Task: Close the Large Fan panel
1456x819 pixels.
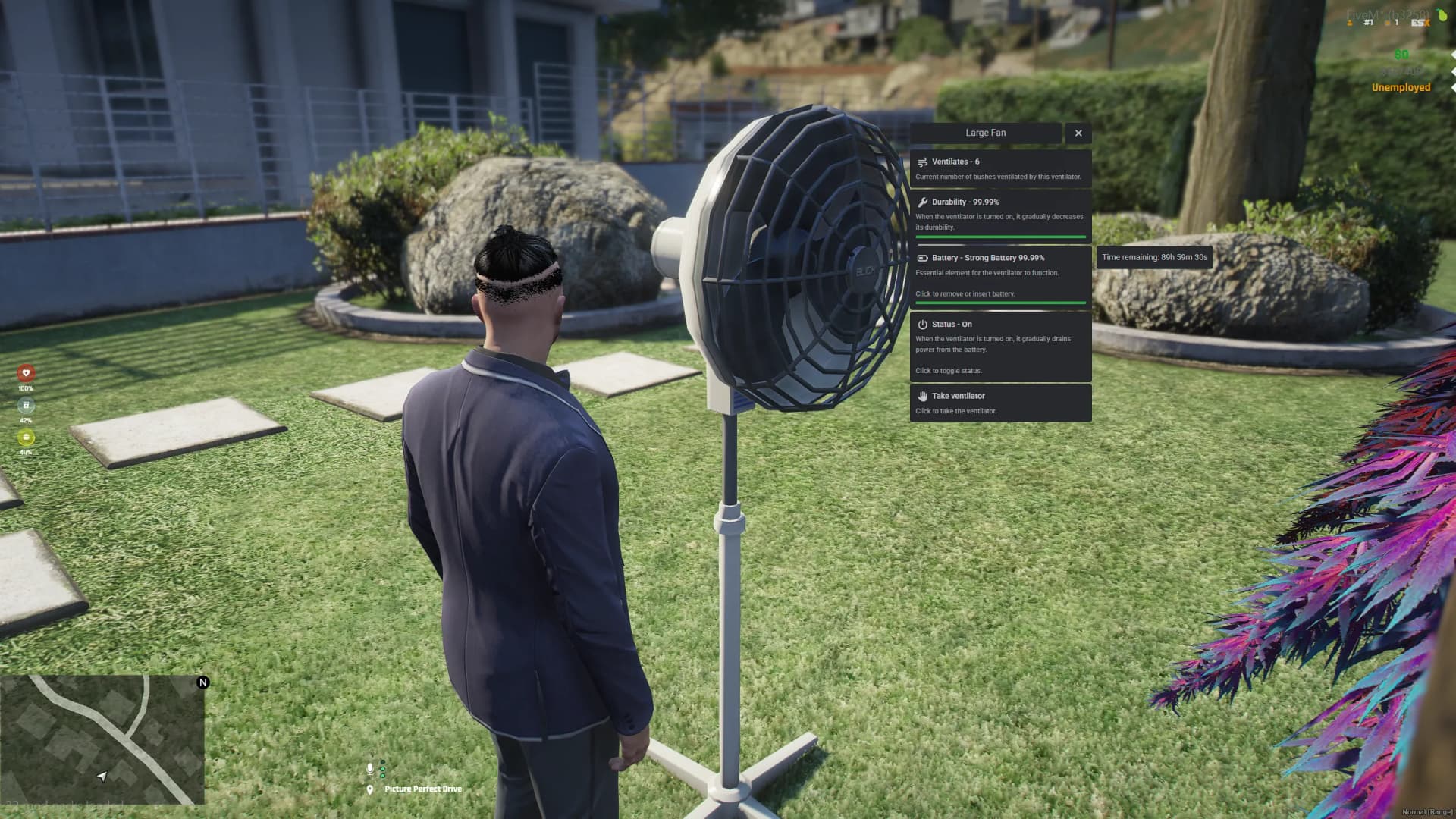Action: pos(1078,133)
